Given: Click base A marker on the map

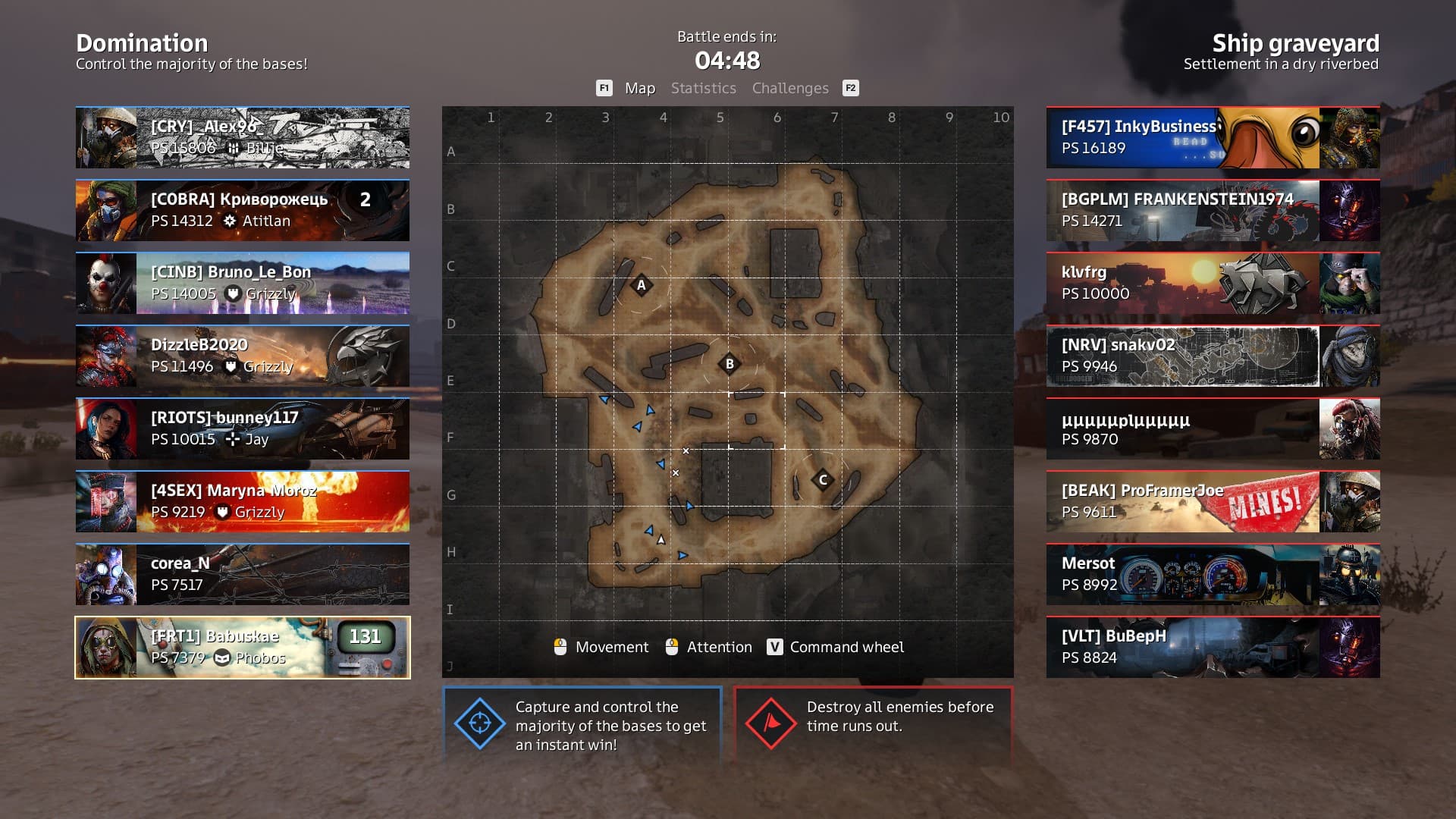Looking at the screenshot, I should 642,285.
